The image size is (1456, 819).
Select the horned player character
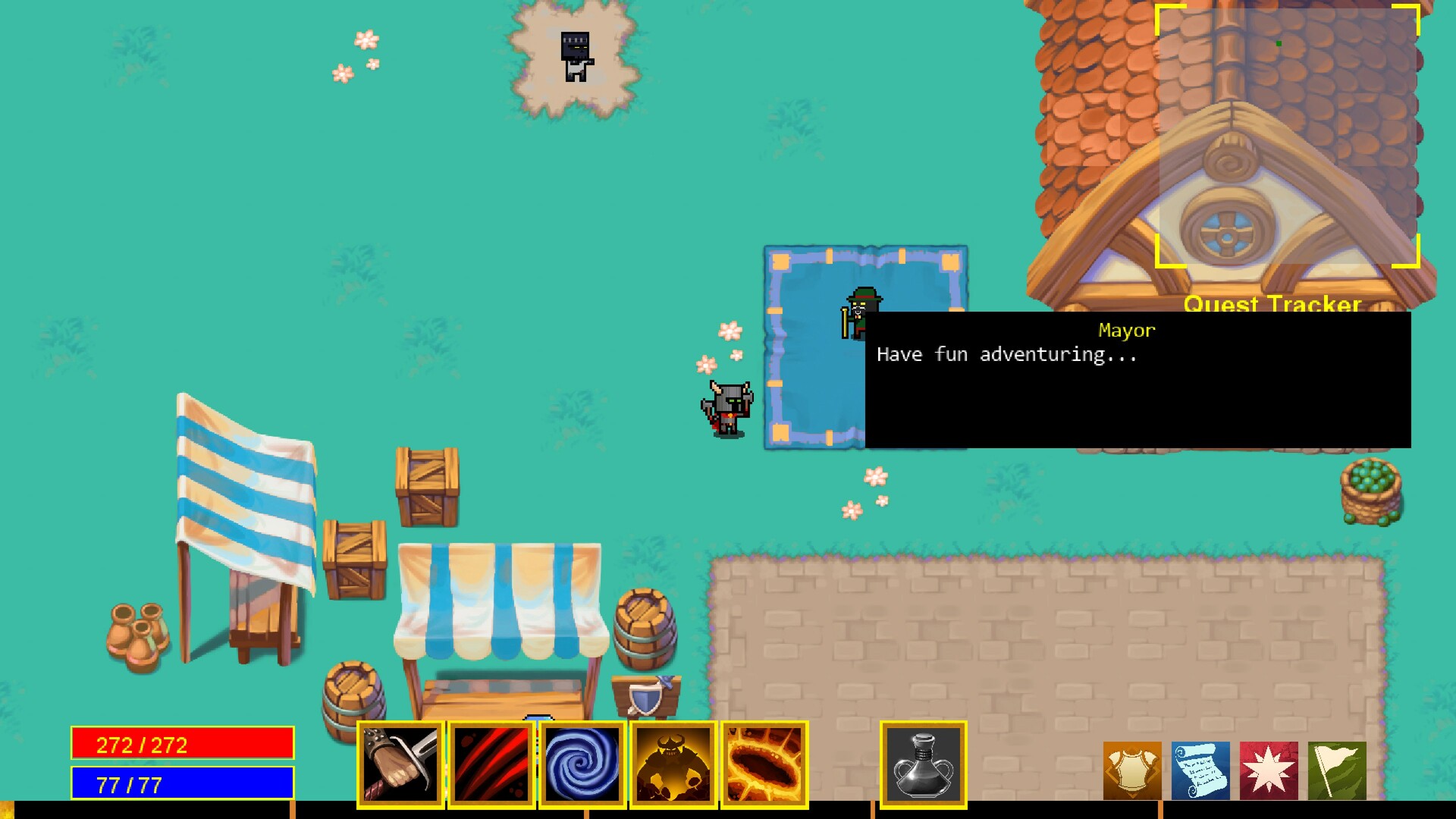click(x=724, y=409)
